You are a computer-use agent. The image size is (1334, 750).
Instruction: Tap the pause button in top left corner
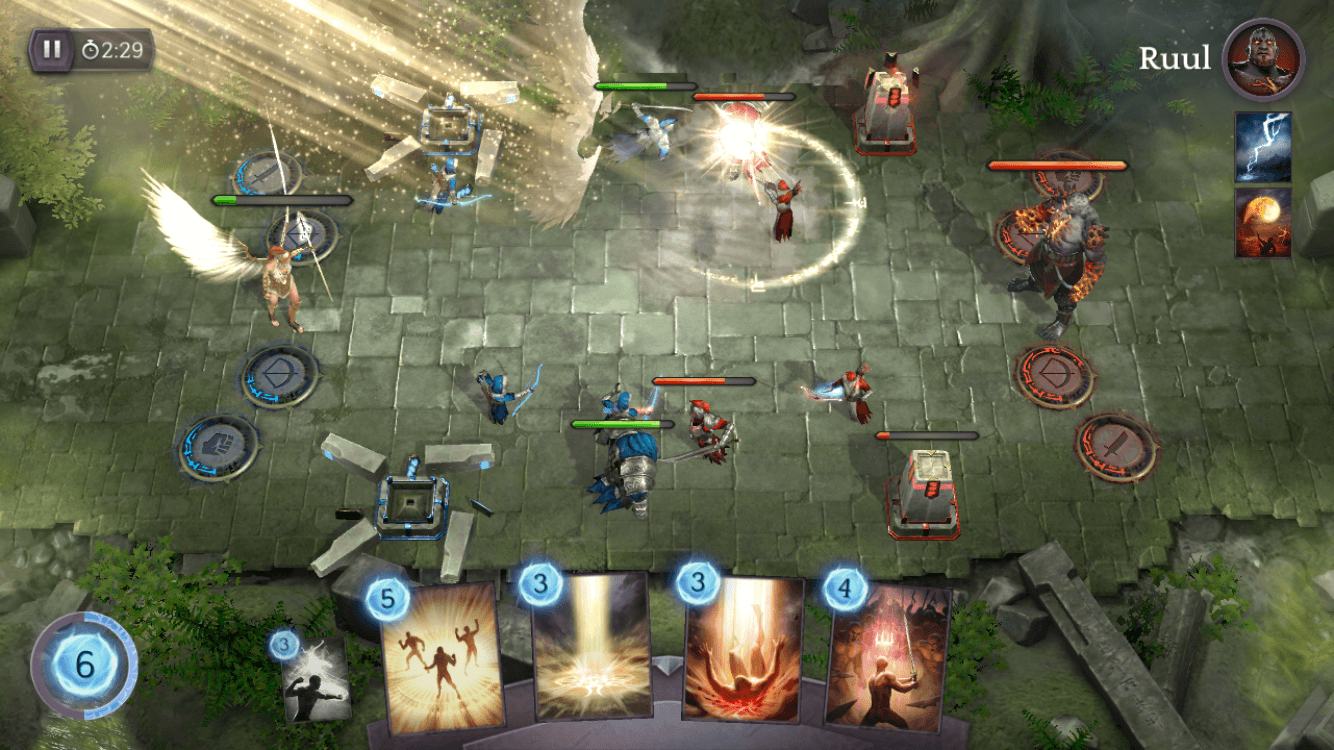pos(53,47)
